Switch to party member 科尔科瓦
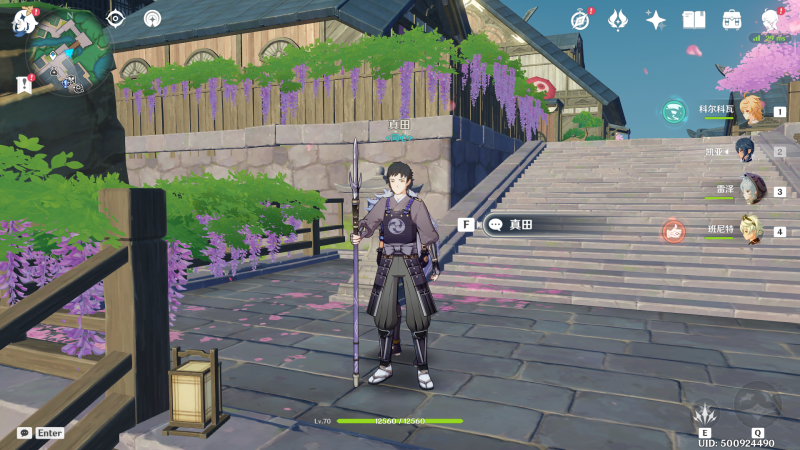 point(751,112)
